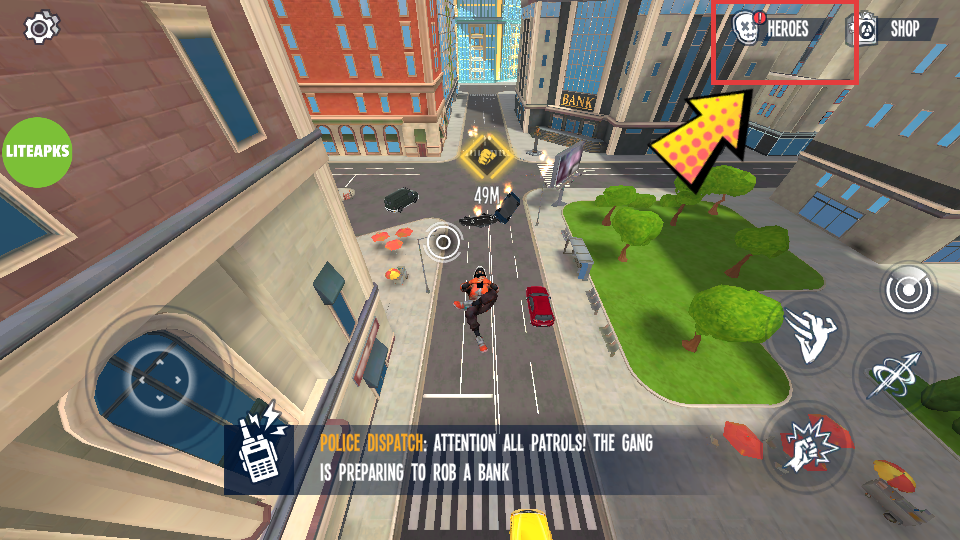The height and width of the screenshot is (540, 960).
Task: Open the Shop
Action: (891, 29)
